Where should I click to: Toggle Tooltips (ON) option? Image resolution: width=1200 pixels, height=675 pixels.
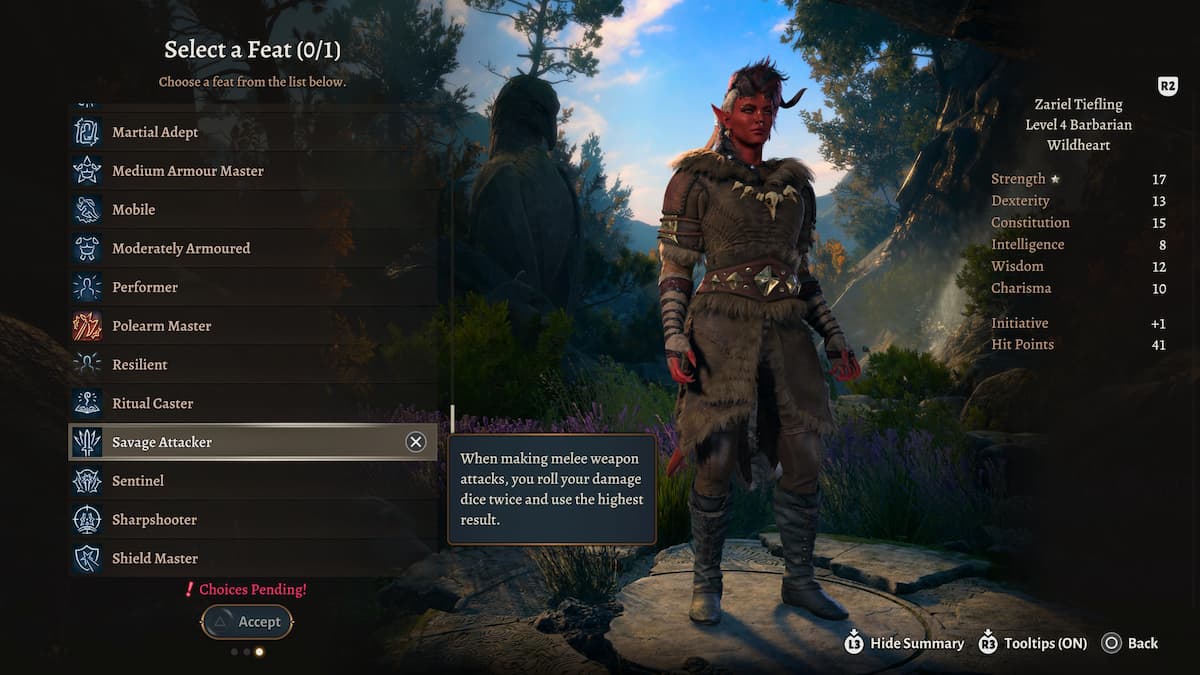point(1033,643)
